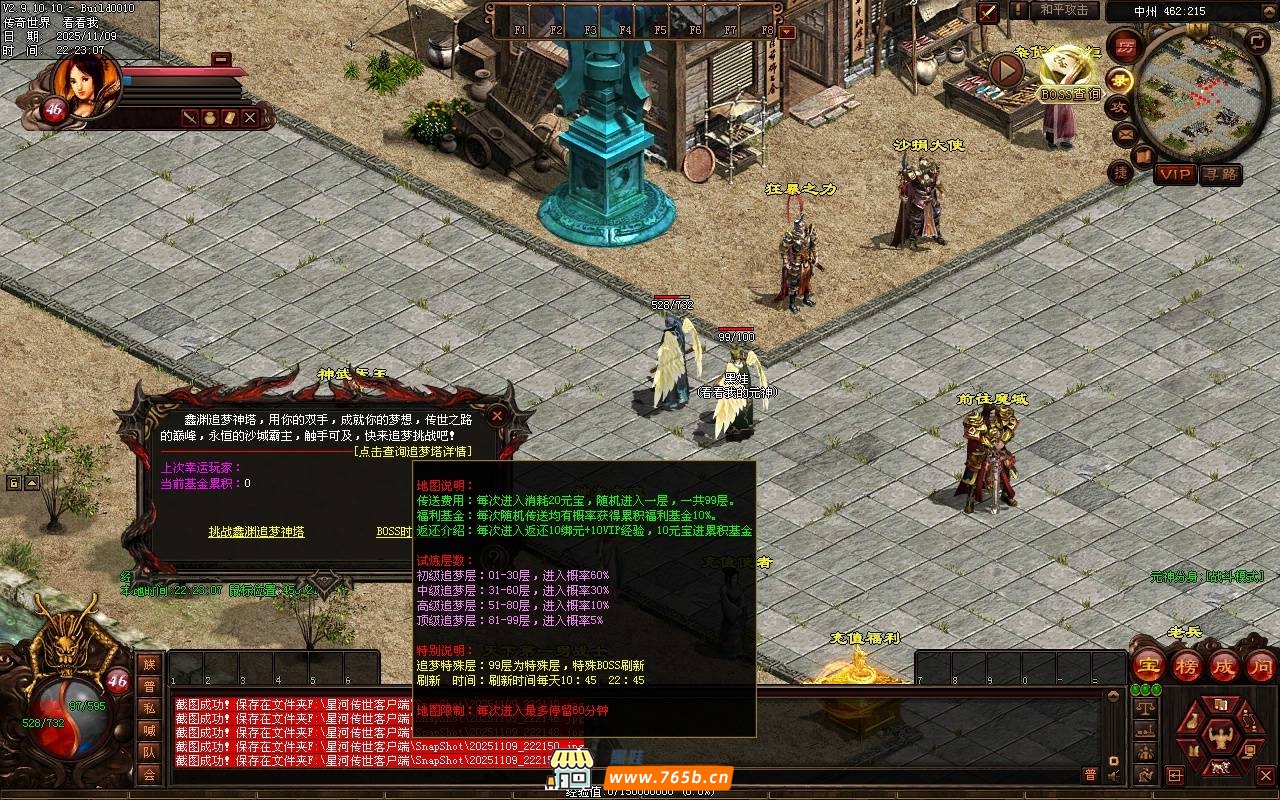Click the minimap's refresh arrows button
The image size is (1280, 800).
click(1257, 41)
